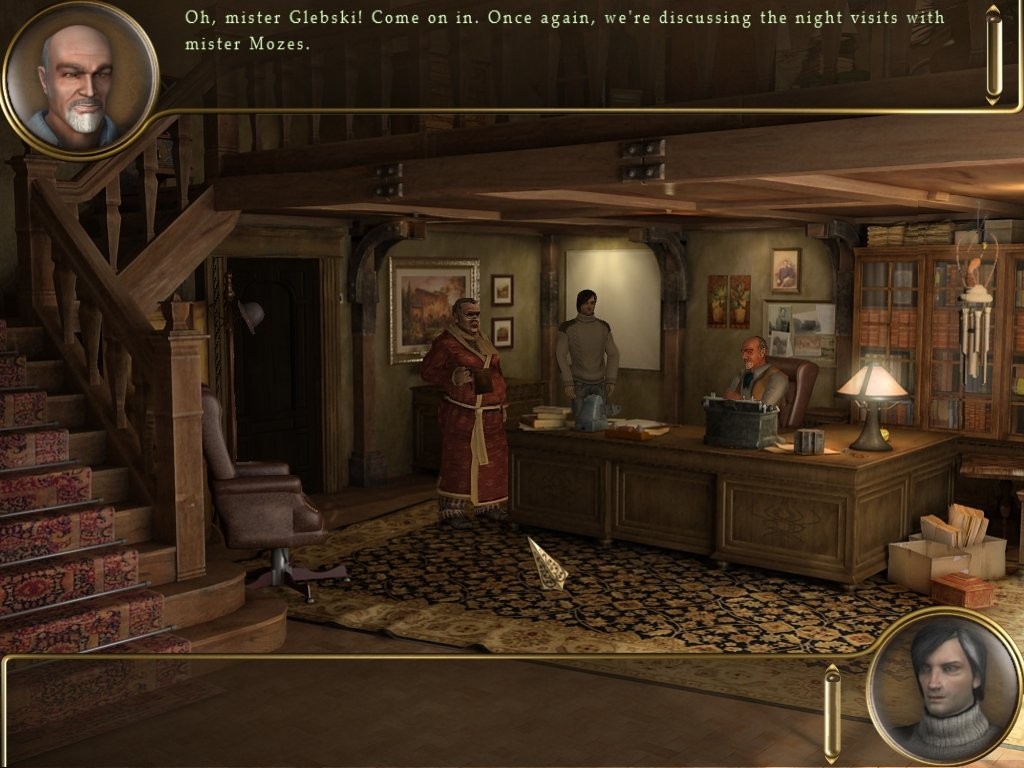Select the dark-haired player character portrait
The height and width of the screenshot is (768, 1024).
click(x=944, y=686)
